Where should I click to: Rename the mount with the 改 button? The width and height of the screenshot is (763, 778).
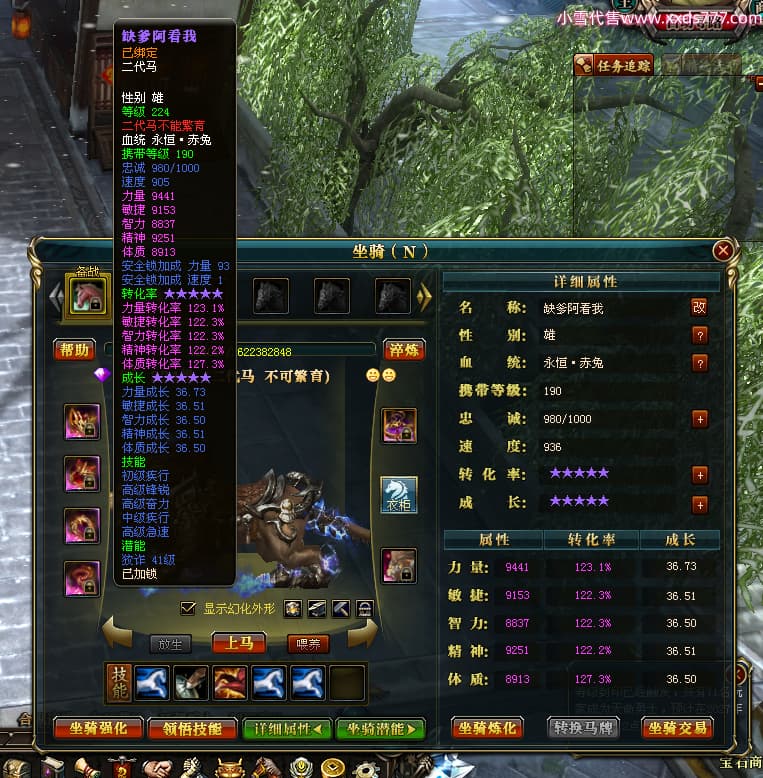(x=700, y=307)
